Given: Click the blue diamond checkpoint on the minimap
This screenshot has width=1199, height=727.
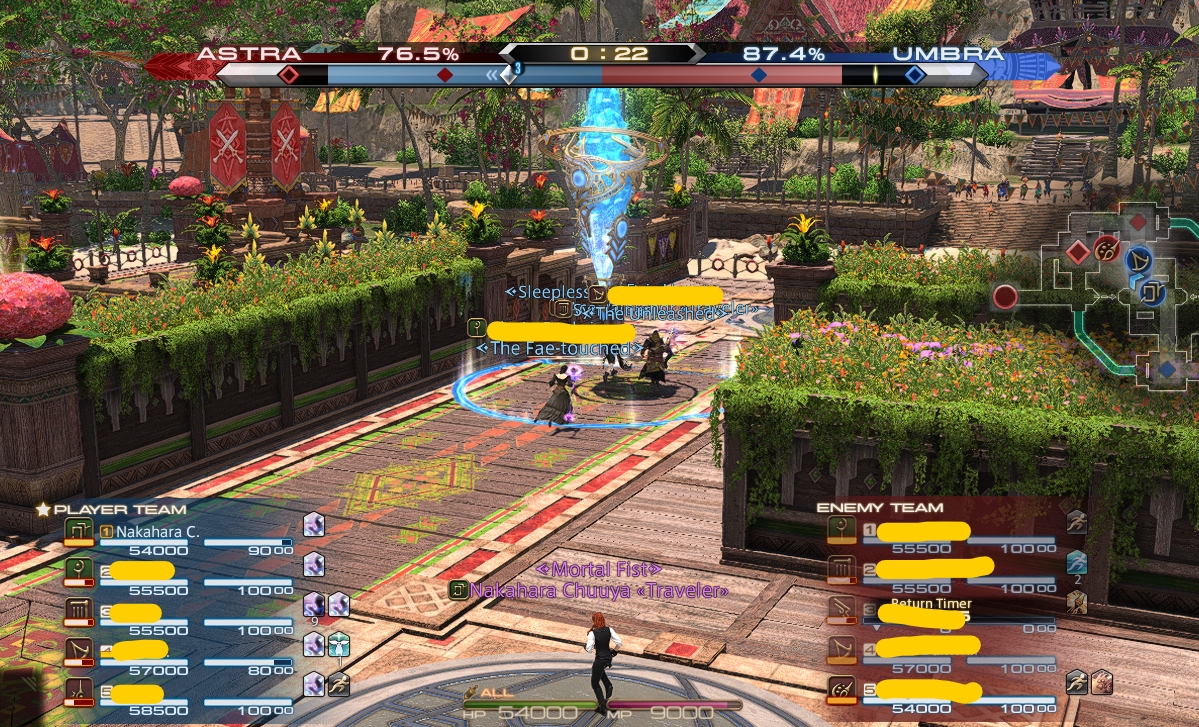Looking at the screenshot, I should [1166, 371].
